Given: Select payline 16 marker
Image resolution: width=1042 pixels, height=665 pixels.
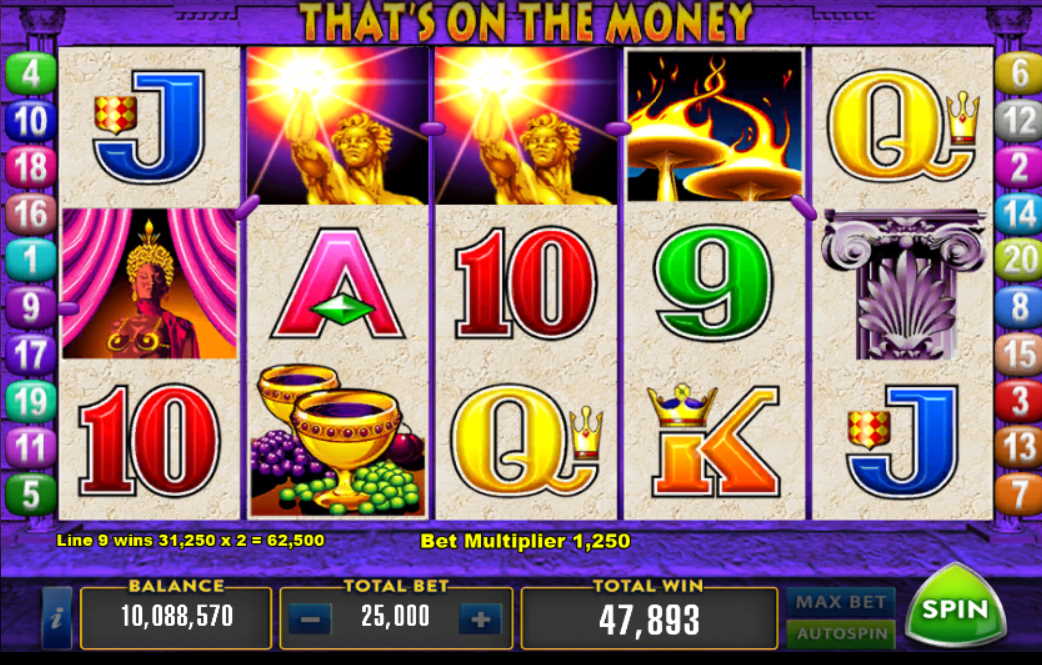Looking at the screenshot, I should 31,214.
